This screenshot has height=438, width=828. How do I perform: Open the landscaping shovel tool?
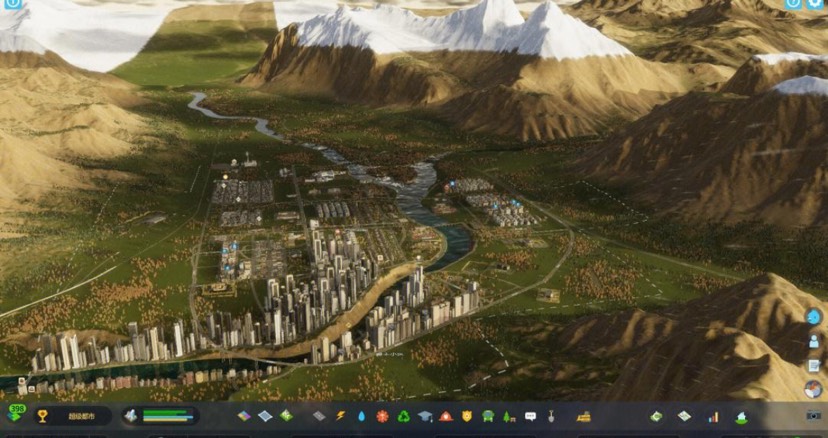click(x=551, y=416)
